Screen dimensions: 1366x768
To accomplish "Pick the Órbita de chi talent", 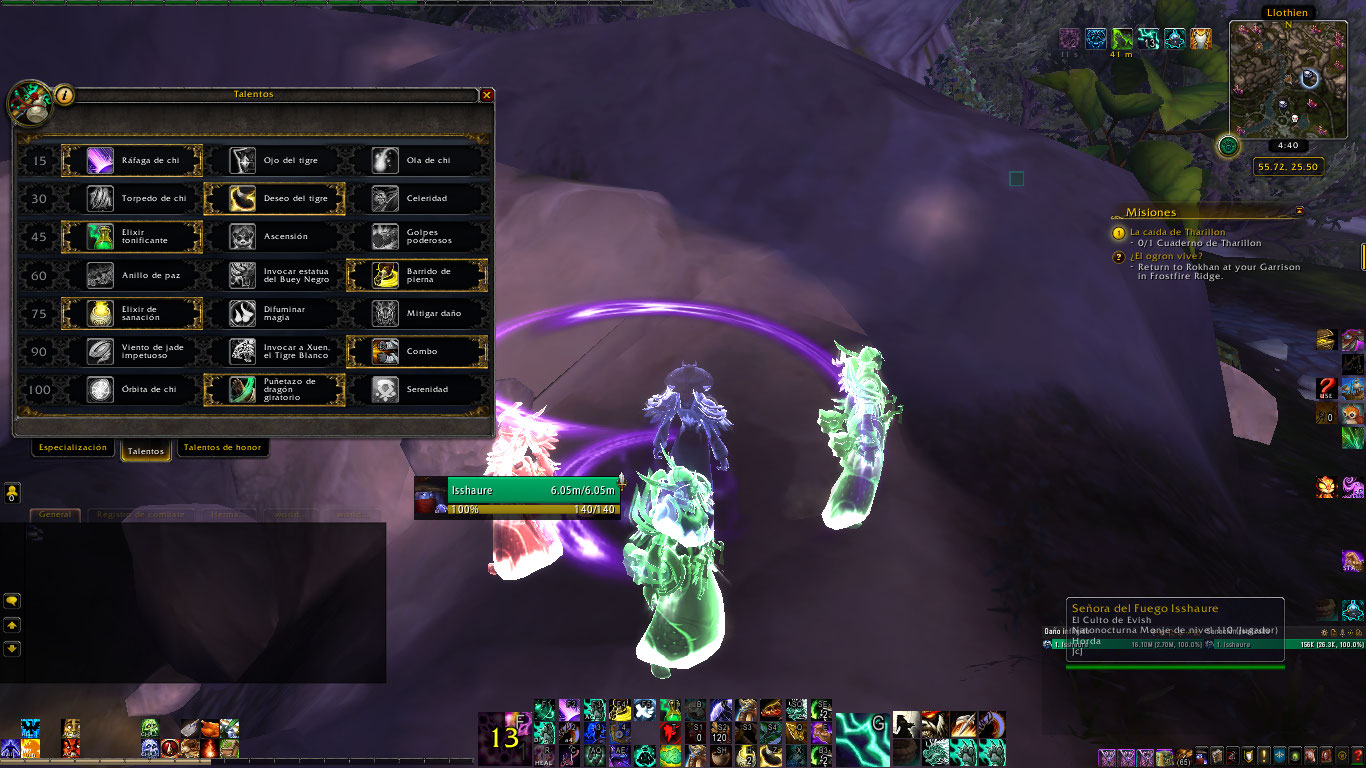I will [x=132, y=389].
